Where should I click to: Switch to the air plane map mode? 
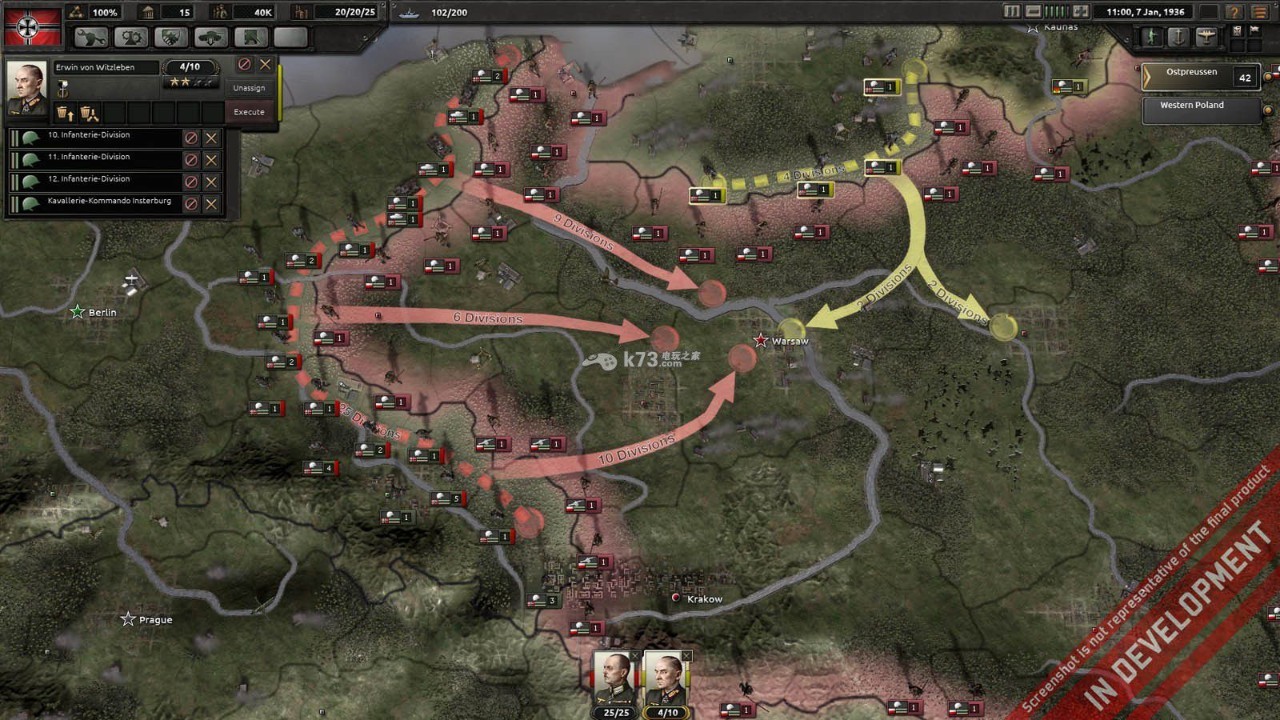[x=1205, y=37]
